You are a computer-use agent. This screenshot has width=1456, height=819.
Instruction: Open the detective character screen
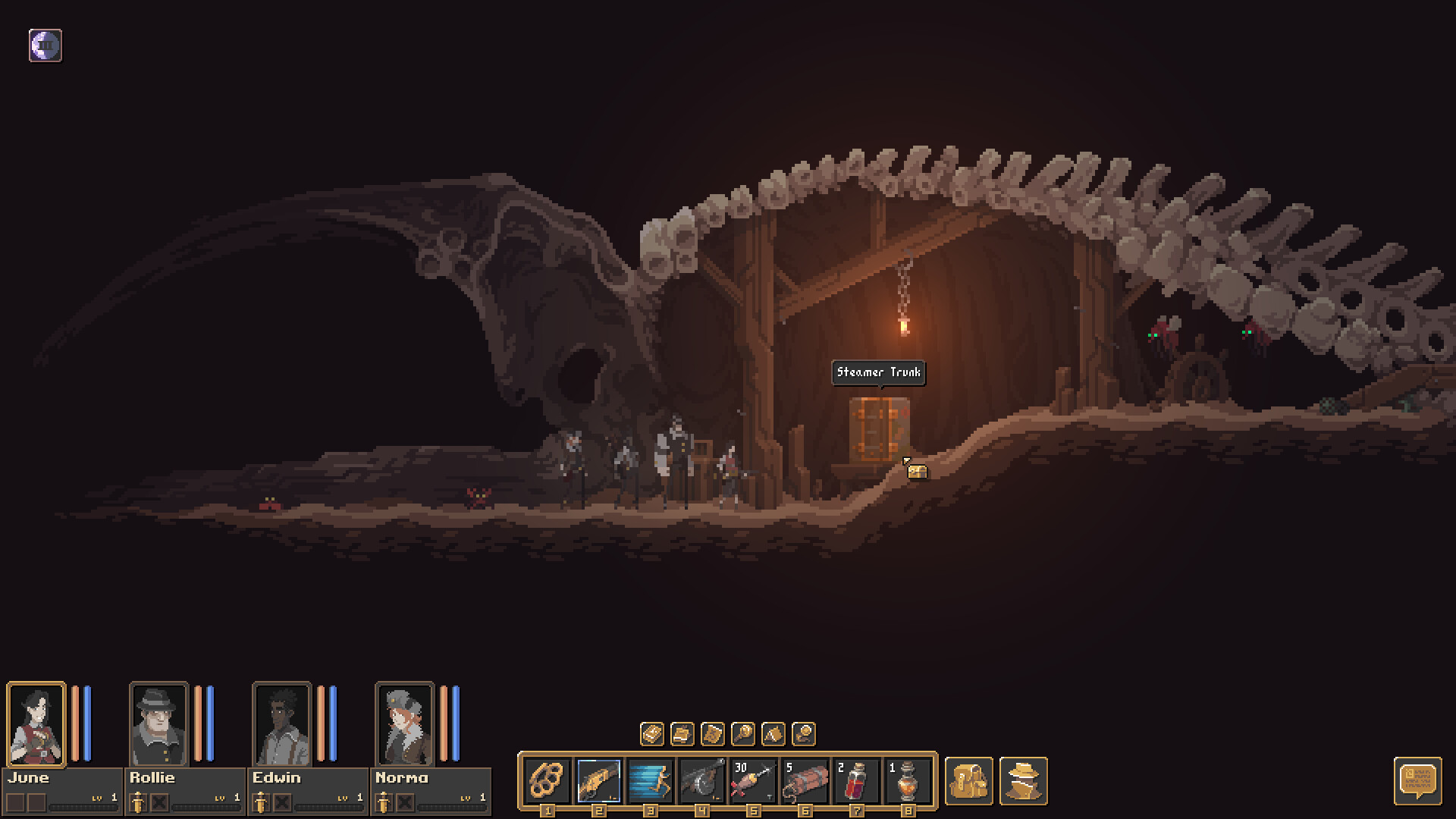(1023, 780)
